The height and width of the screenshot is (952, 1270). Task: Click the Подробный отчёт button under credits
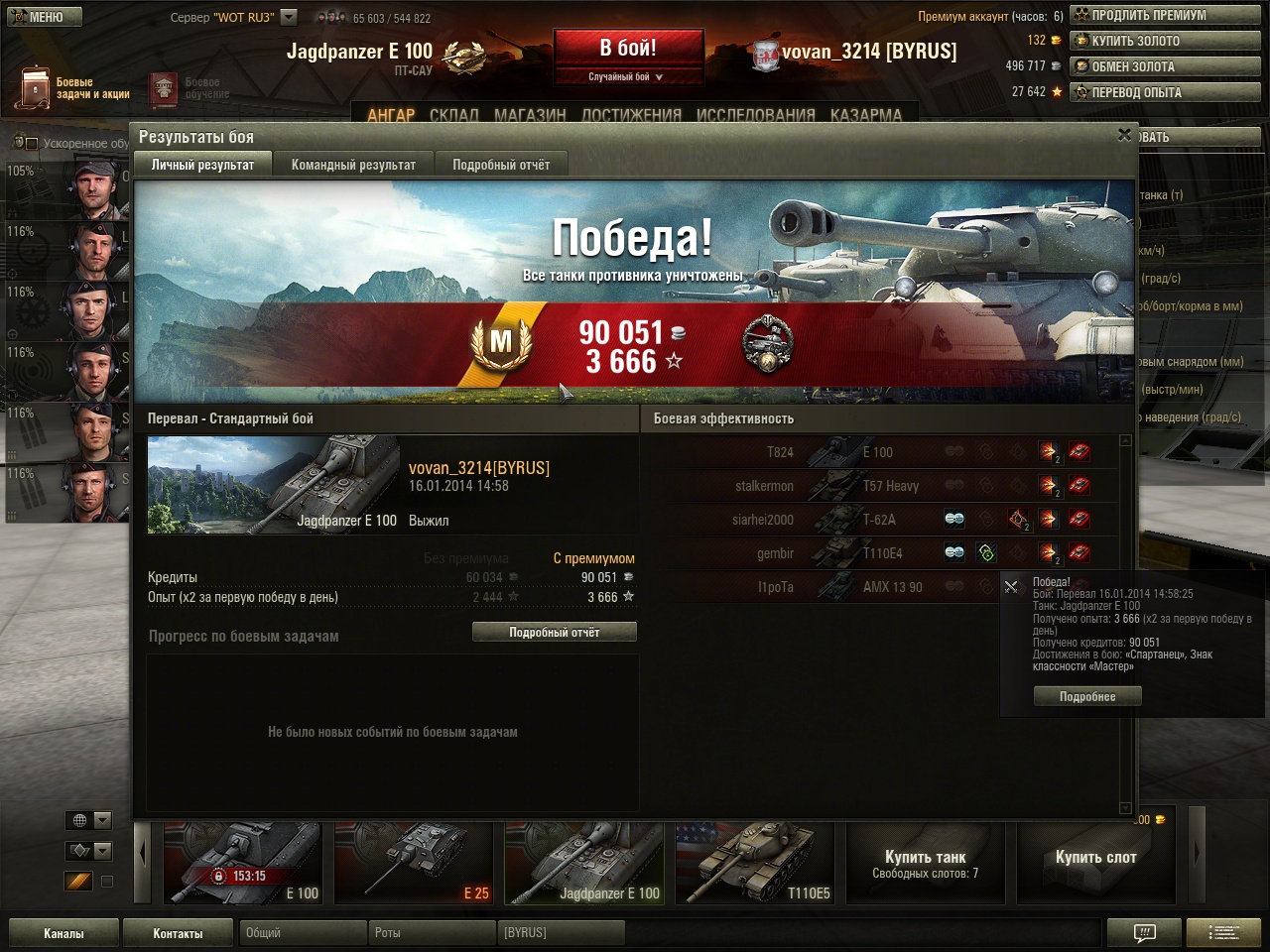[x=554, y=632]
